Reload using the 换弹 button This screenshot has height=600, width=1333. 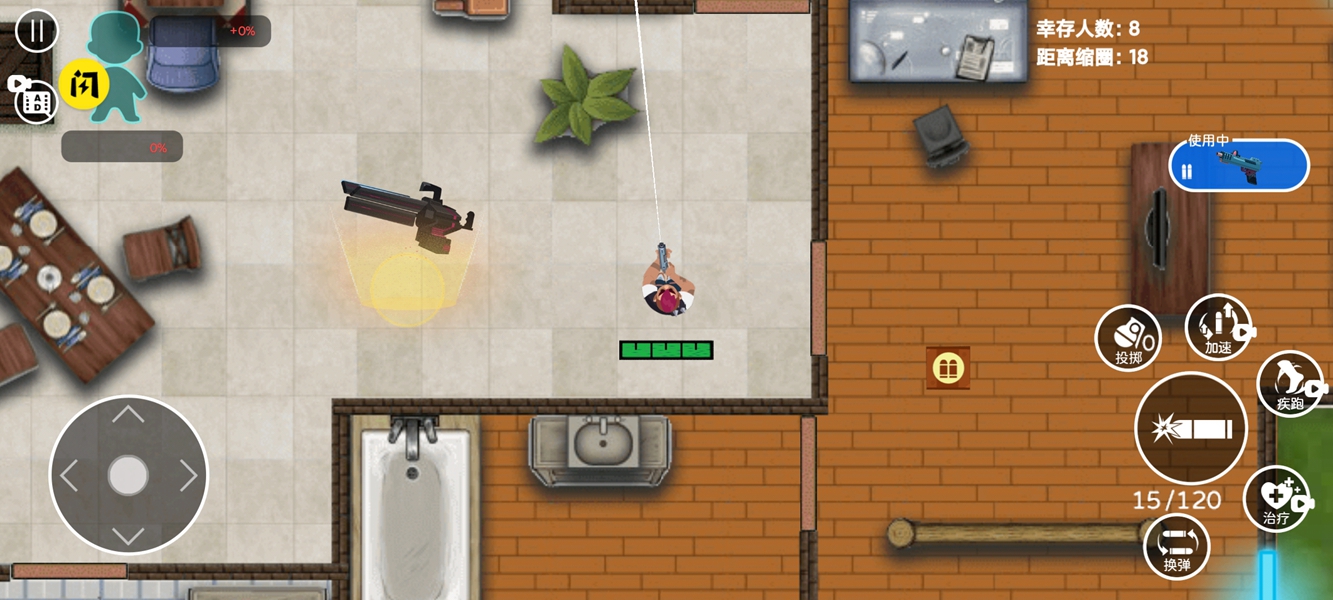1177,546
